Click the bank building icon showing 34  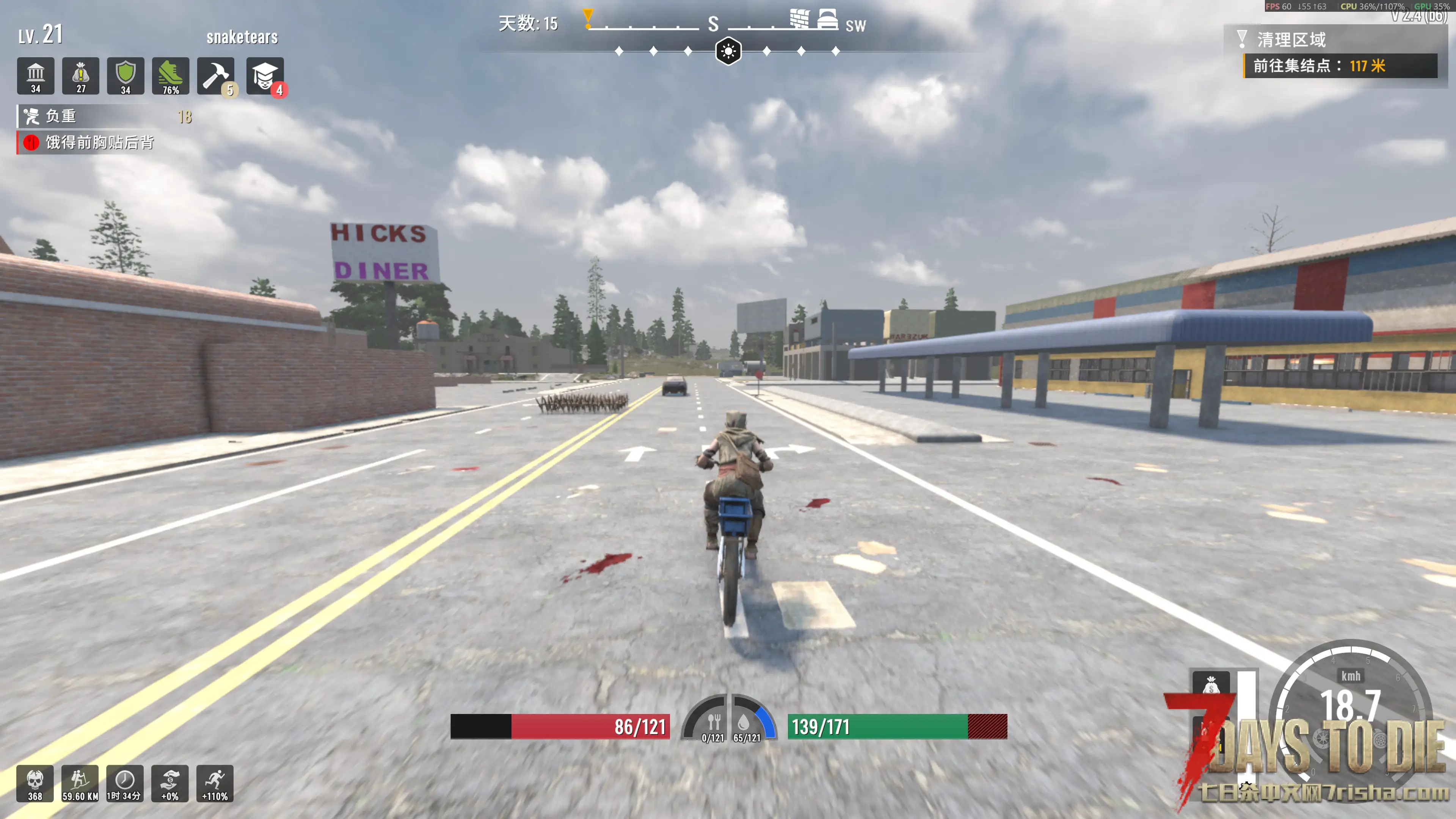click(36, 76)
